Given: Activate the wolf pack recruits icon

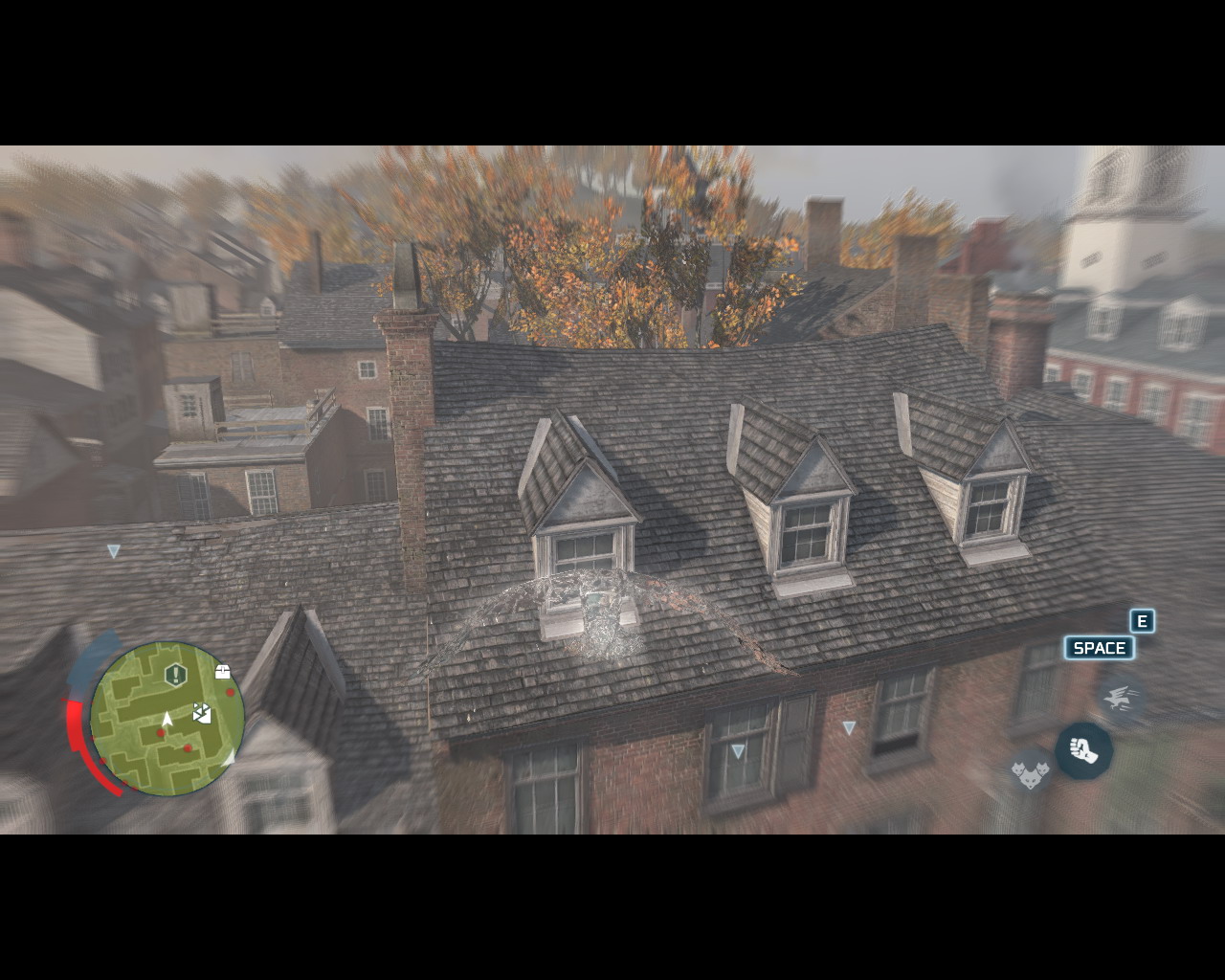Looking at the screenshot, I should click(x=1031, y=769).
